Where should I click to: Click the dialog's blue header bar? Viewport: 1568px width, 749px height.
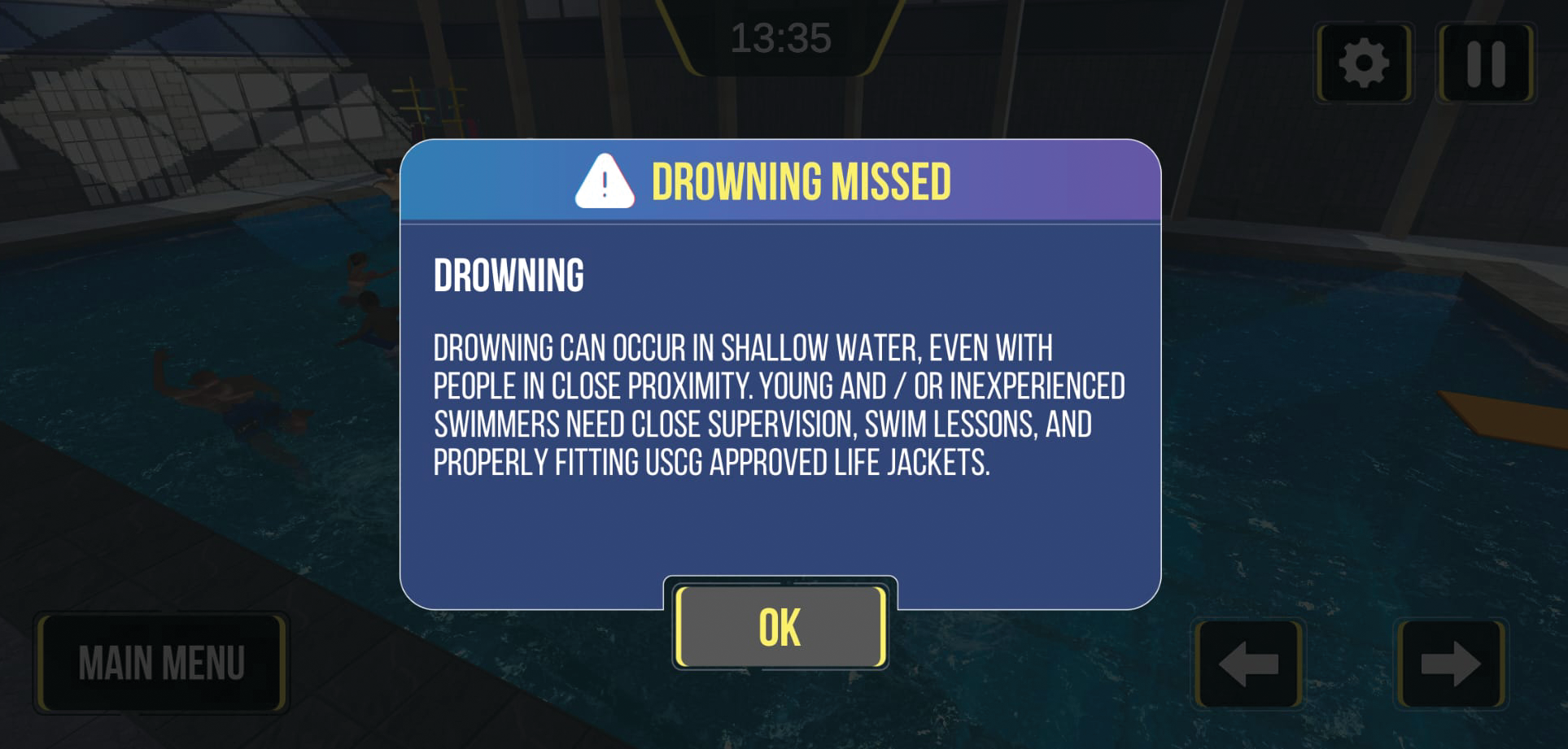tap(781, 181)
